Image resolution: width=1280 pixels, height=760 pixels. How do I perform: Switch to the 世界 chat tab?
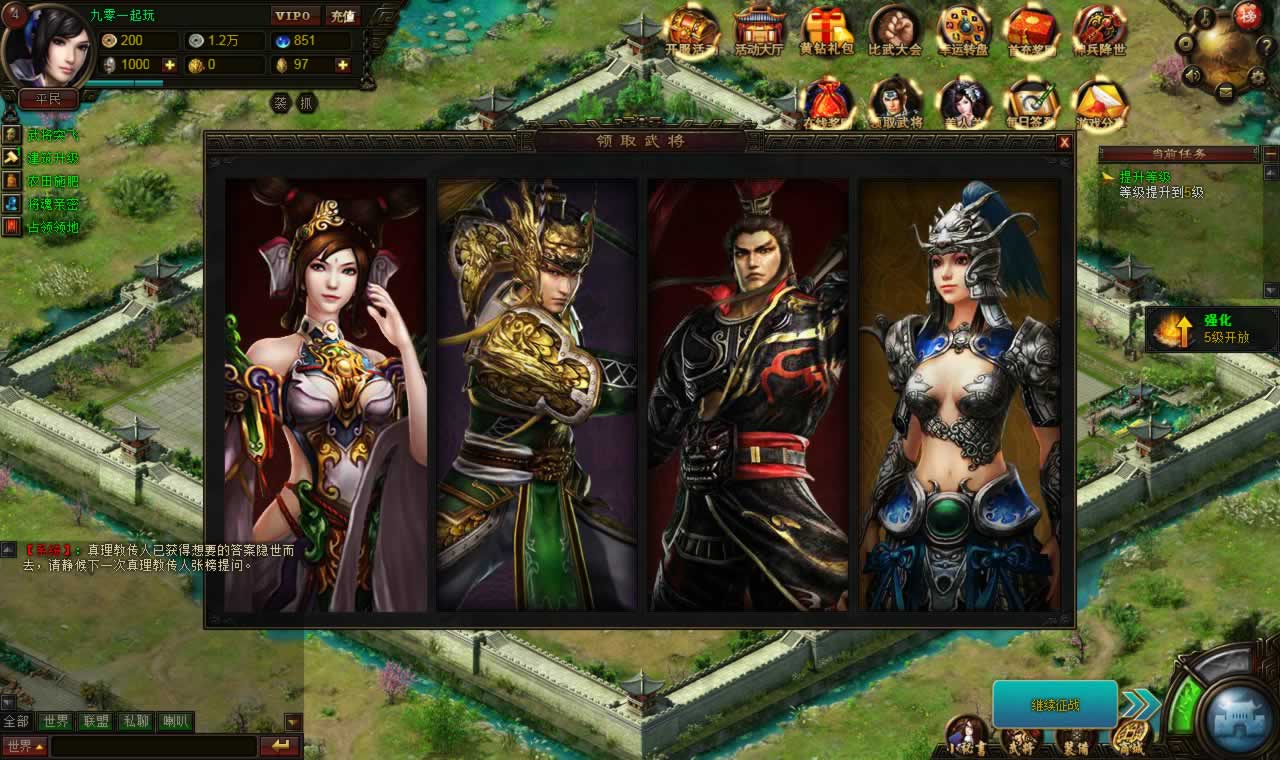coord(55,721)
